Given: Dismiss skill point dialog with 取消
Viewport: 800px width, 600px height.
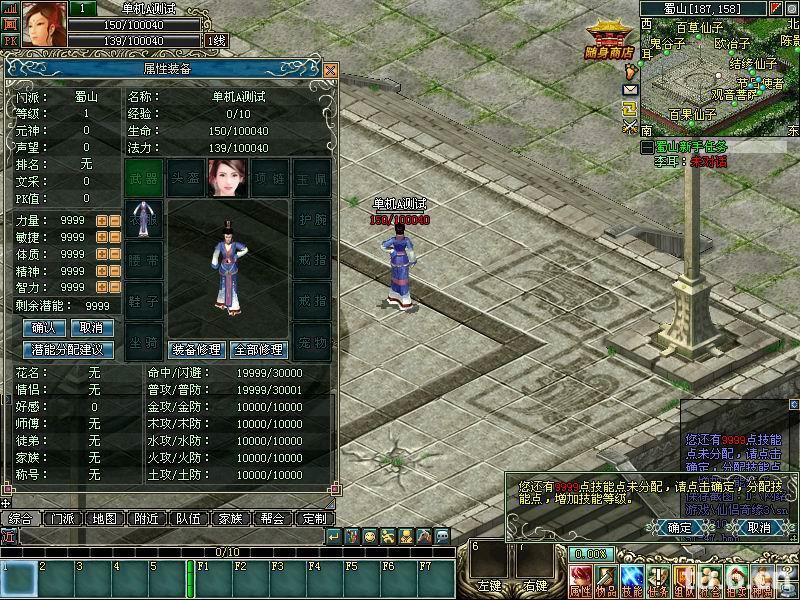Looking at the screenshot, I should coord(759,527).
